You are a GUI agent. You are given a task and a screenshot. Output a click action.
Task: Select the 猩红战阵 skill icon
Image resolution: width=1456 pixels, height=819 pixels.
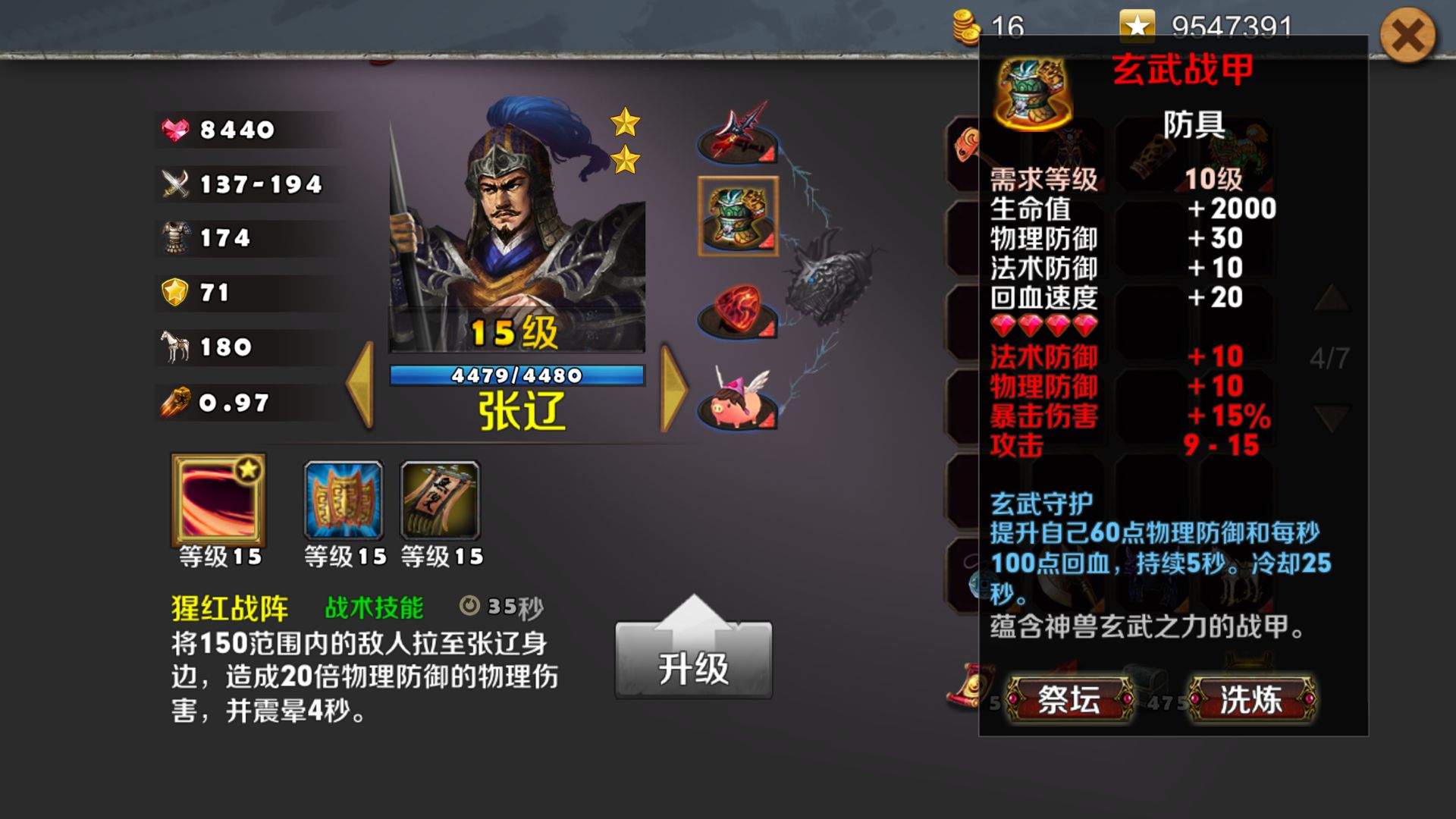click(217, 500)
